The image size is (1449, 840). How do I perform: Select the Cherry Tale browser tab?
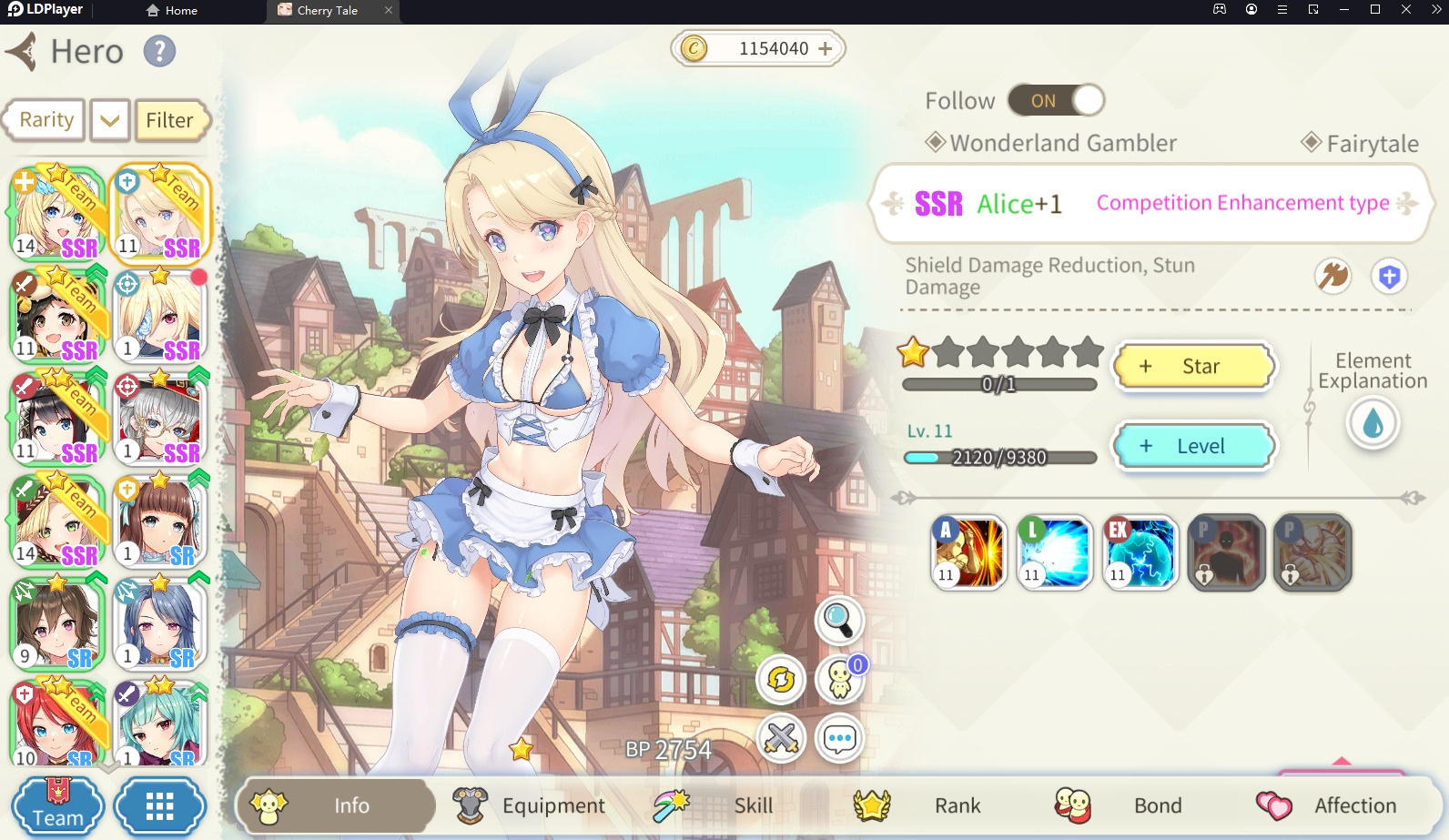click(x=328, y=11)
